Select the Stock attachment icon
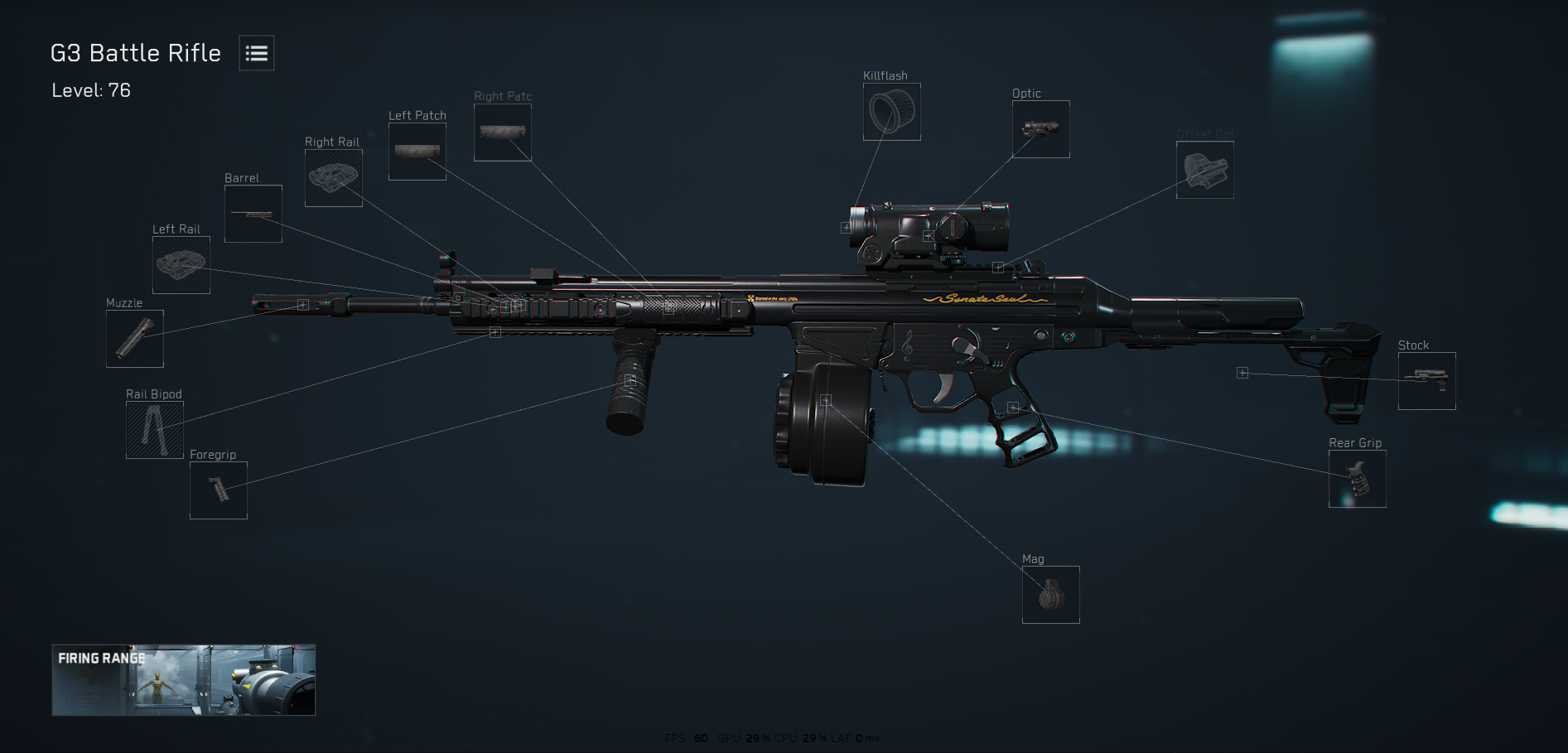Viewport: 1568px width, 753px height. click(x=1426, y=381)
